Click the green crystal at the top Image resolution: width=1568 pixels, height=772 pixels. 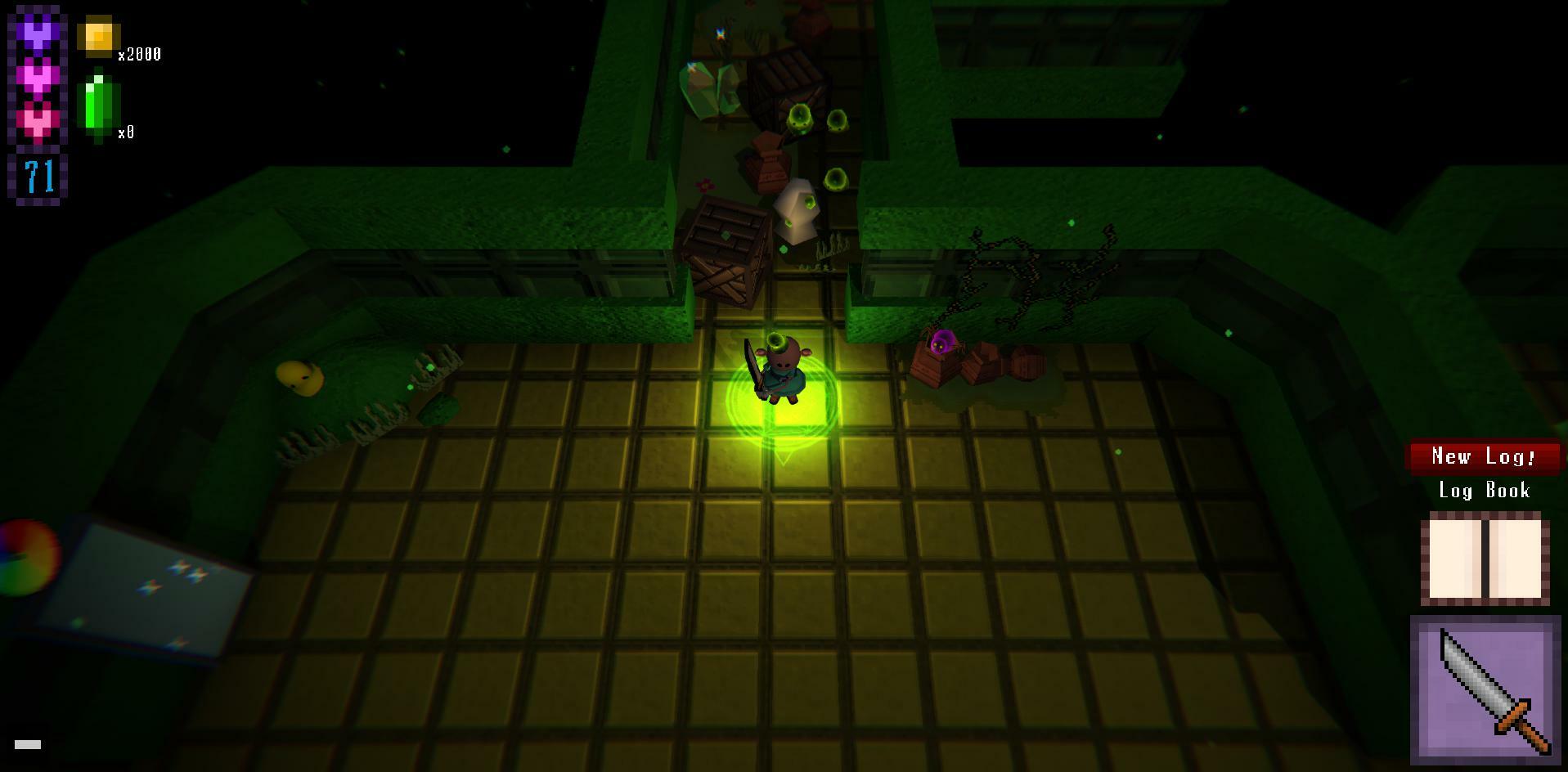(709, 90)
